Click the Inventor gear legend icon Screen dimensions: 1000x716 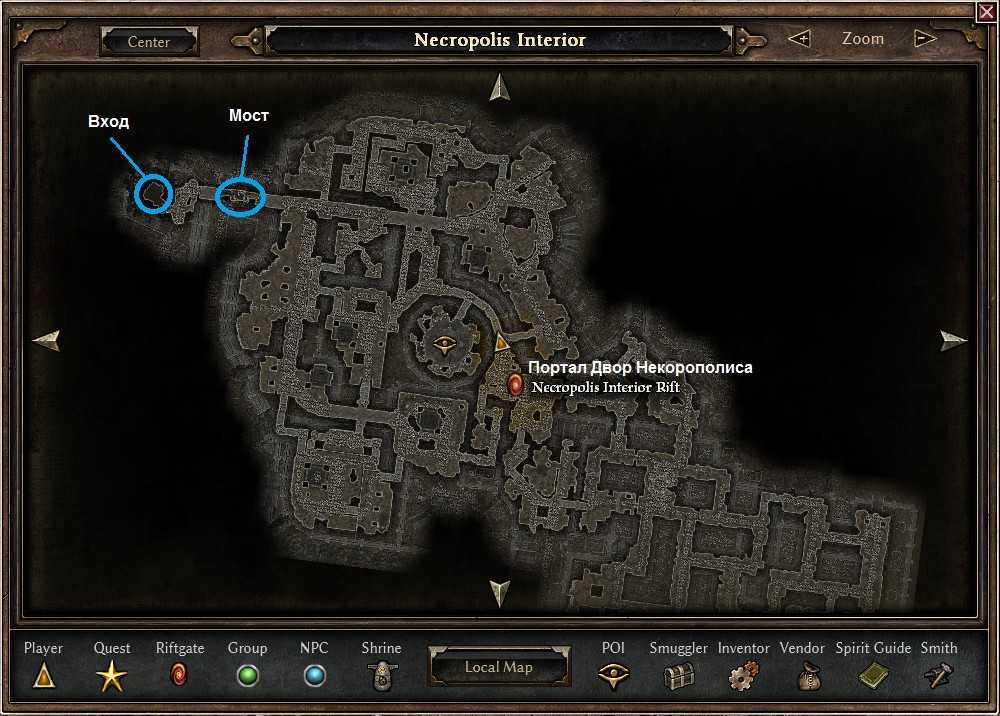pyautogui.click(x=743, y=677)
